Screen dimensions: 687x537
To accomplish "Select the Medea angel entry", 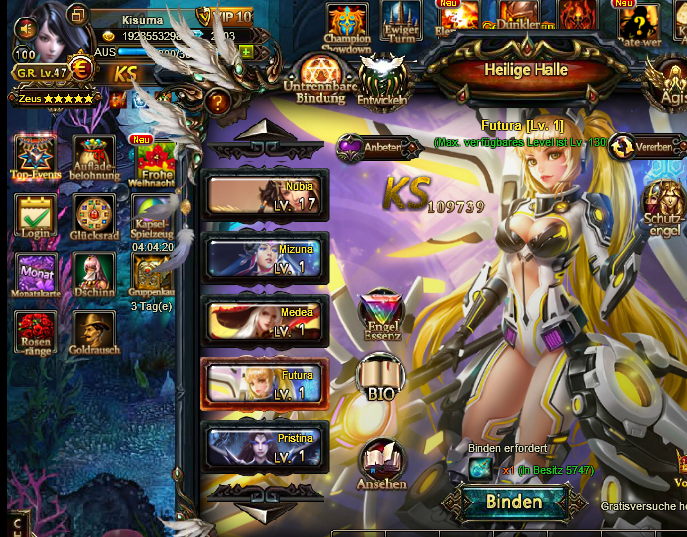I will click(x=265, y=320).
